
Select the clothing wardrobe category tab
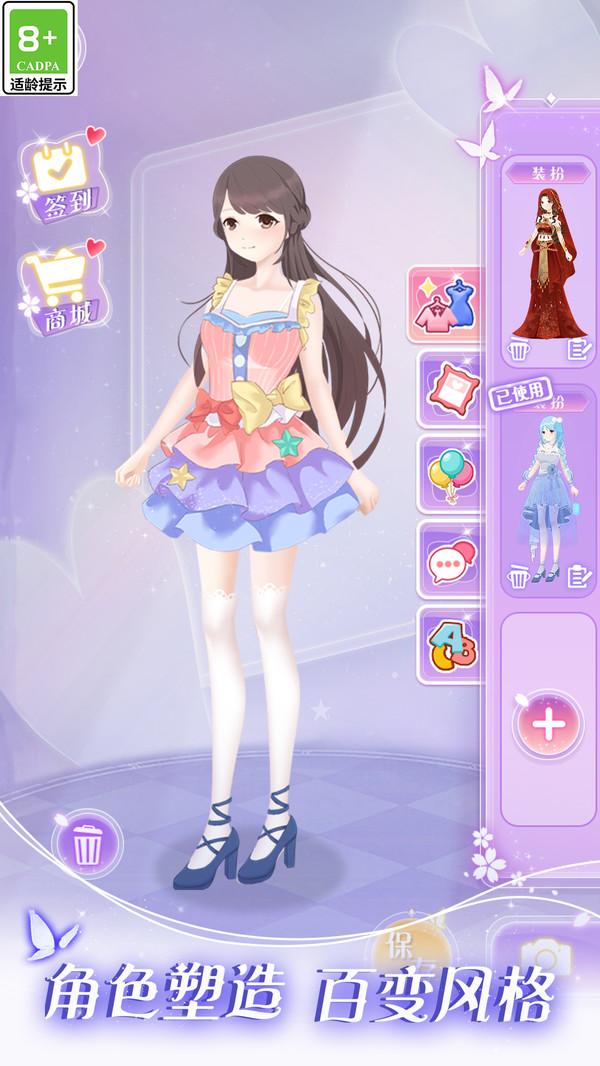tap(446, 305)
